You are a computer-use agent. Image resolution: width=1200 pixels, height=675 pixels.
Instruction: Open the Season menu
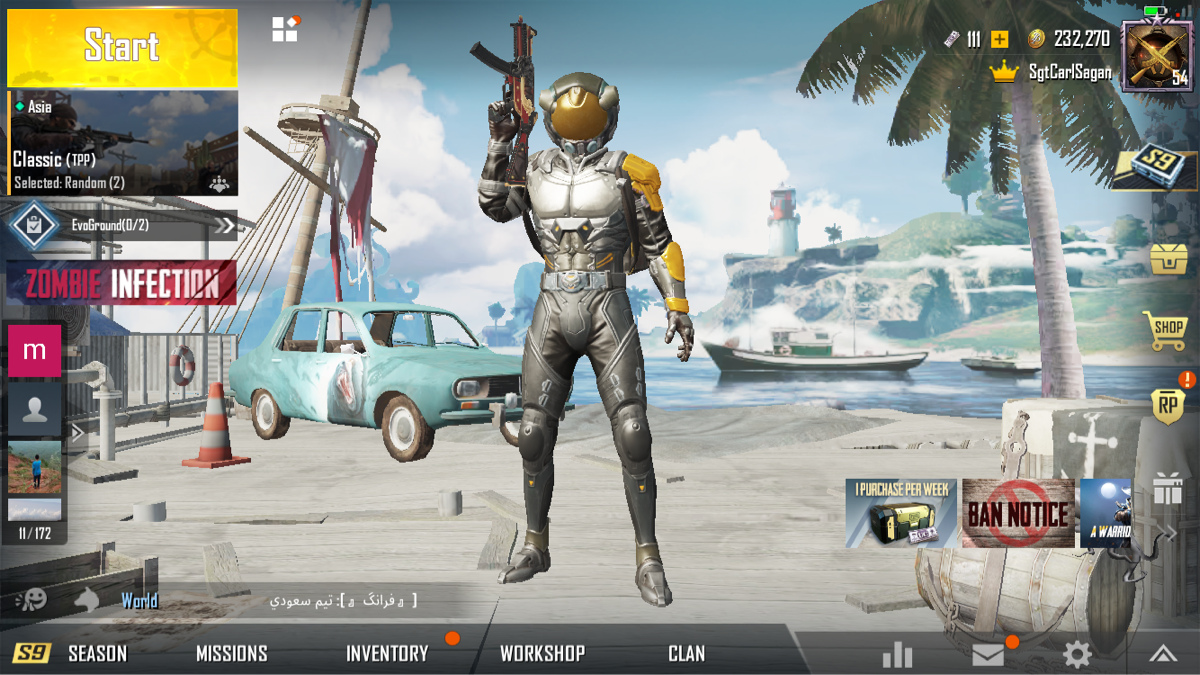point(97,654)
